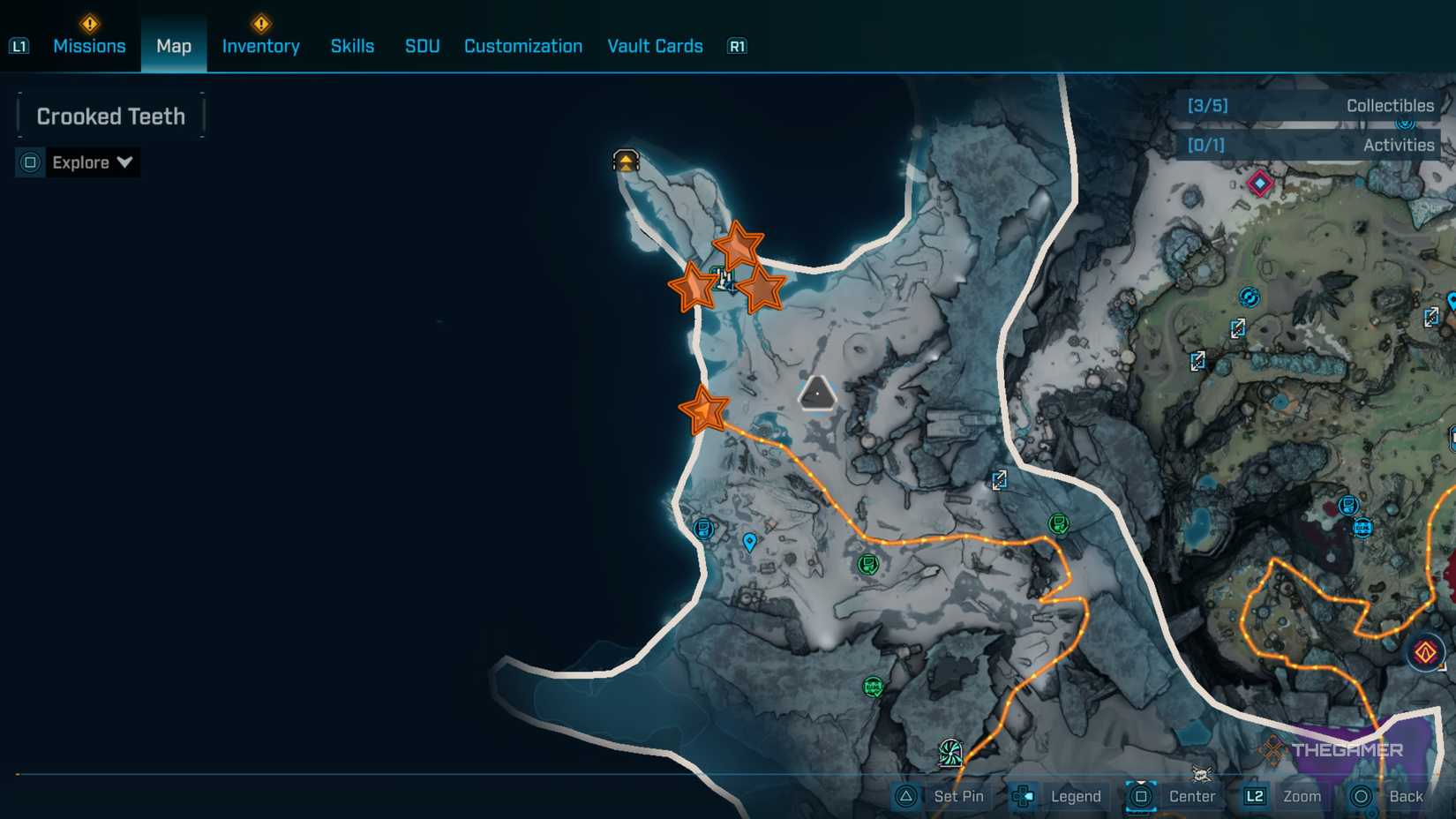The image size is (1456, 819).
Task: Select the orange vehicle icon on the northern peninsula
Action: pos(625,161)
